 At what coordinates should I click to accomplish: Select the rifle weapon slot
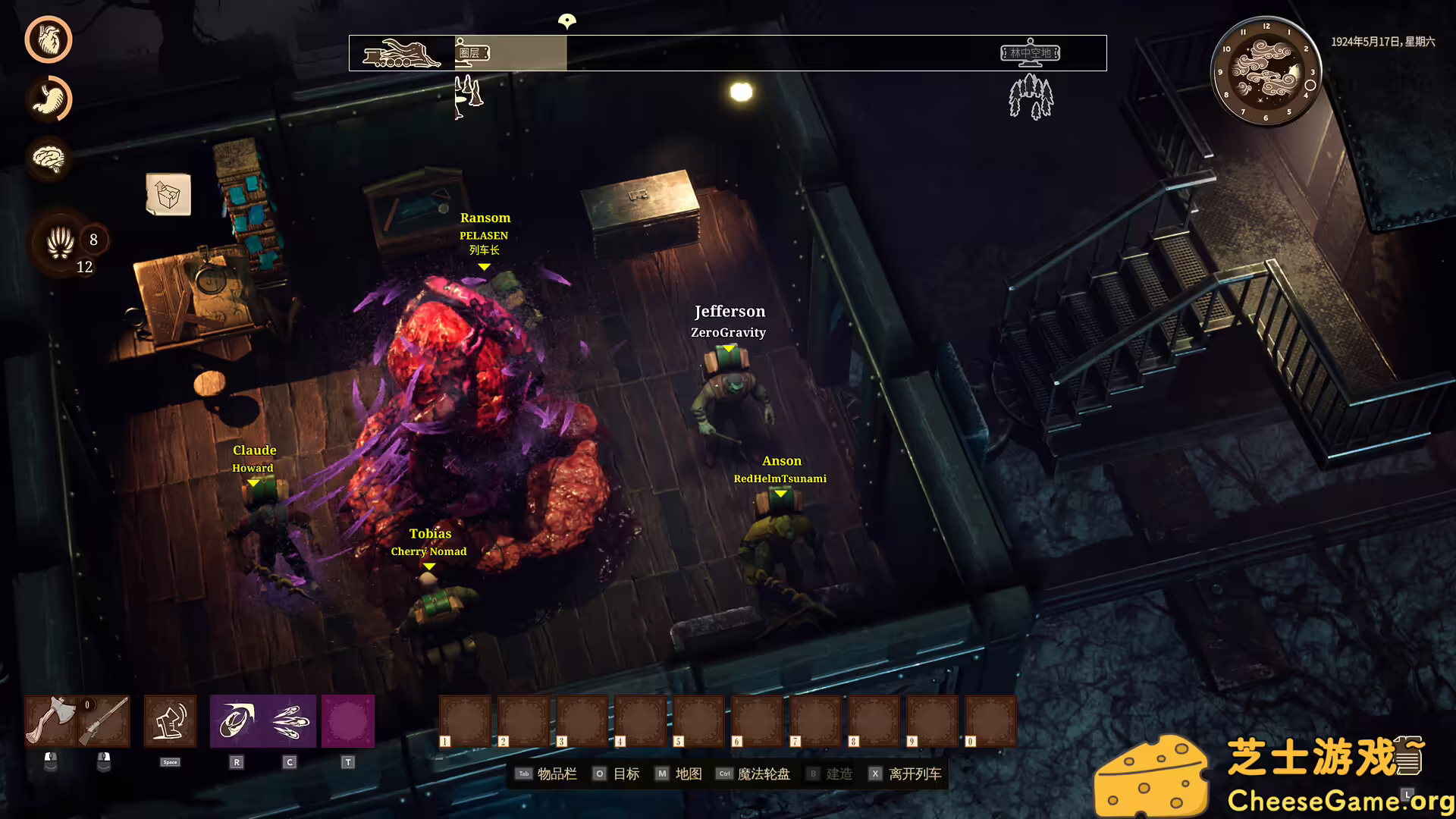(x=105, y=720)
